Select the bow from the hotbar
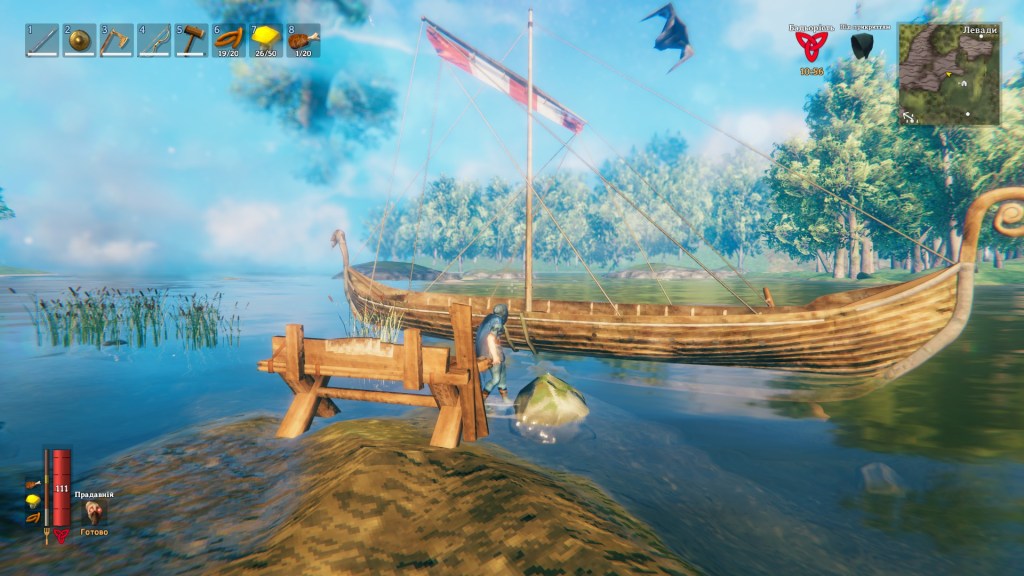The image size is (1024, 576). coord(154,40)
